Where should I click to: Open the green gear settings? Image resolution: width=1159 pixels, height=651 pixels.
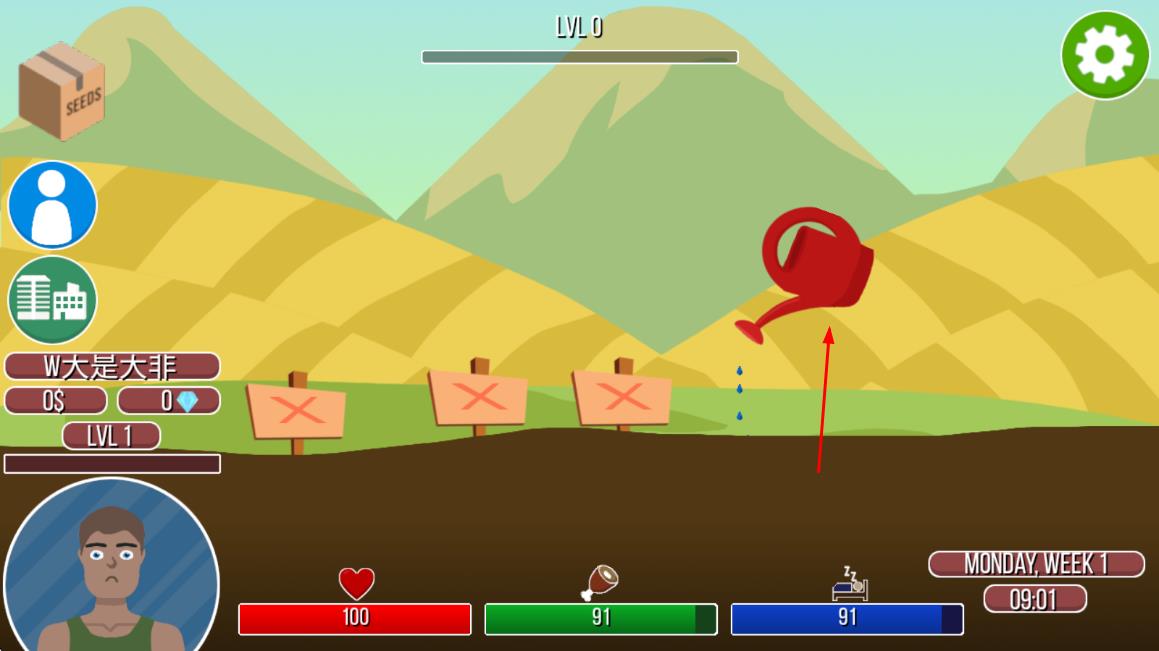click(1105, 55)
